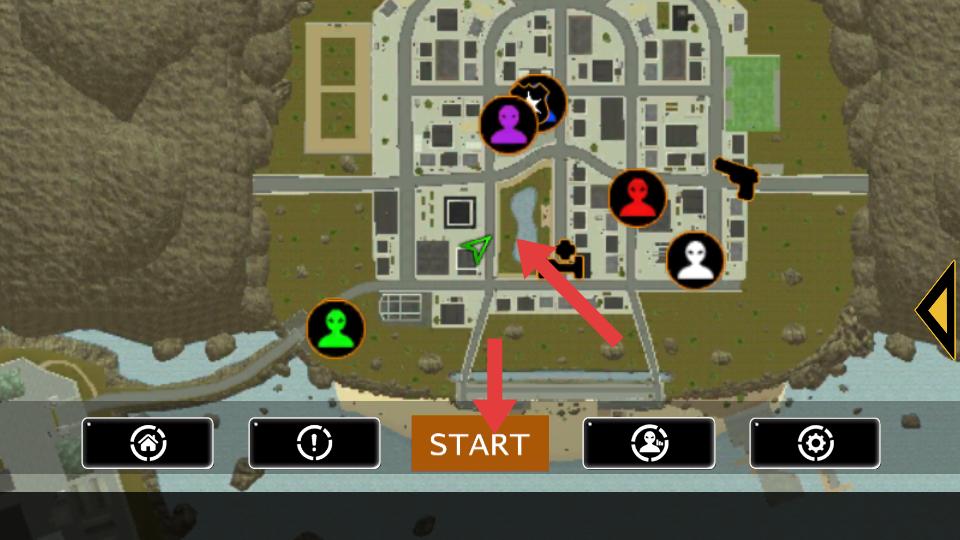Viewport: 960px width, 540px height.
Task: Choose the white character map marker
Action: pyautogui.click(x=695, y=261)
